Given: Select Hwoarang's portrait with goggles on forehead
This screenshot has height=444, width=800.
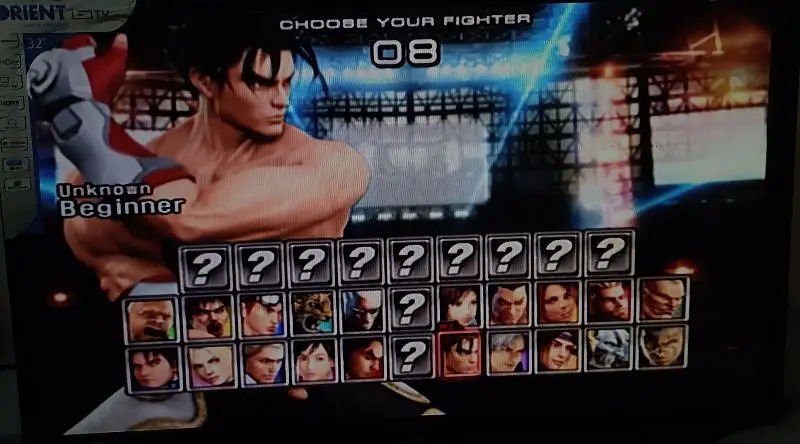Looking at the screenshot, I should tap(262, 313).
